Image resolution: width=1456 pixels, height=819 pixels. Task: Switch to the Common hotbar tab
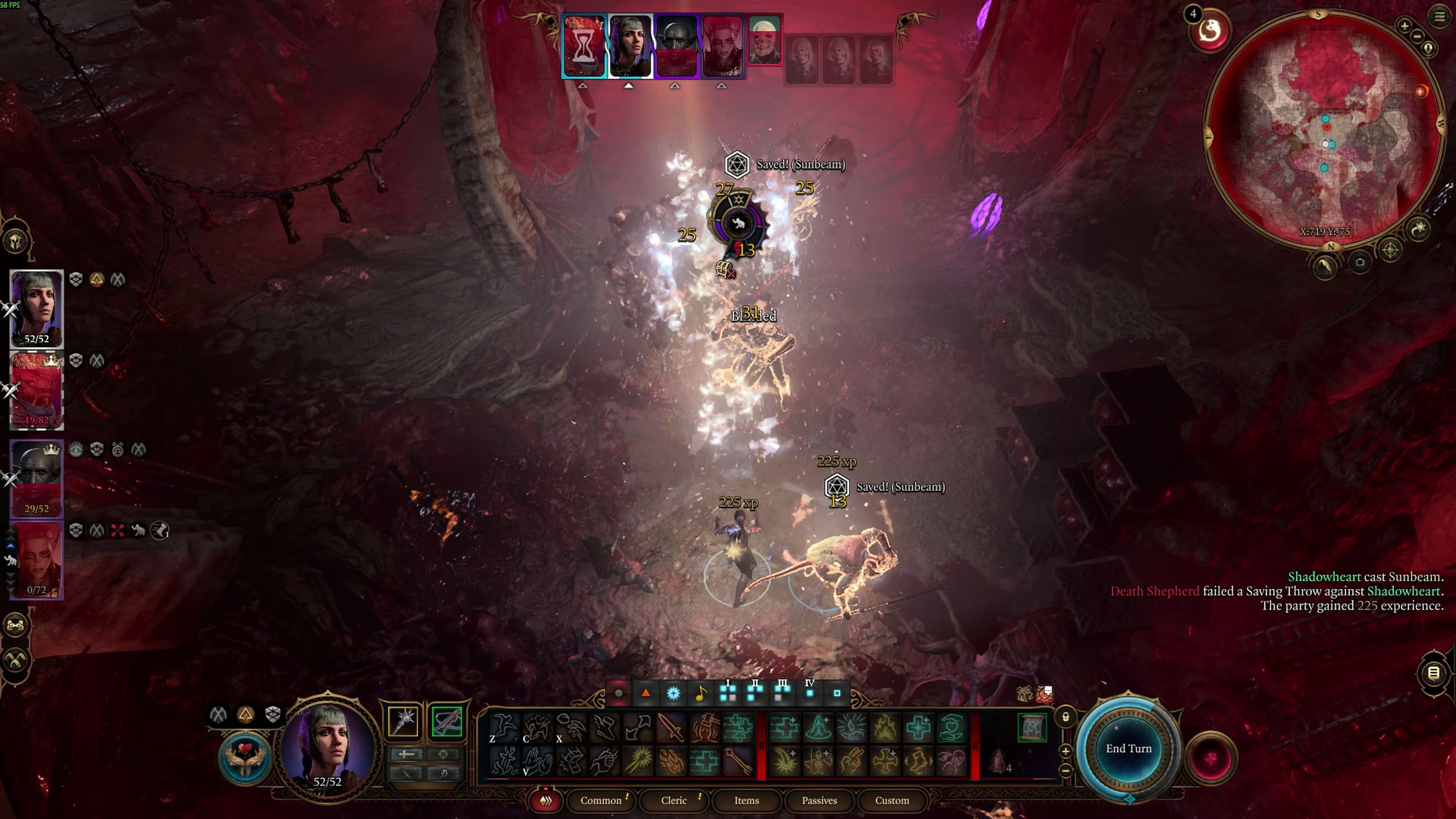(x=601, y=800)
